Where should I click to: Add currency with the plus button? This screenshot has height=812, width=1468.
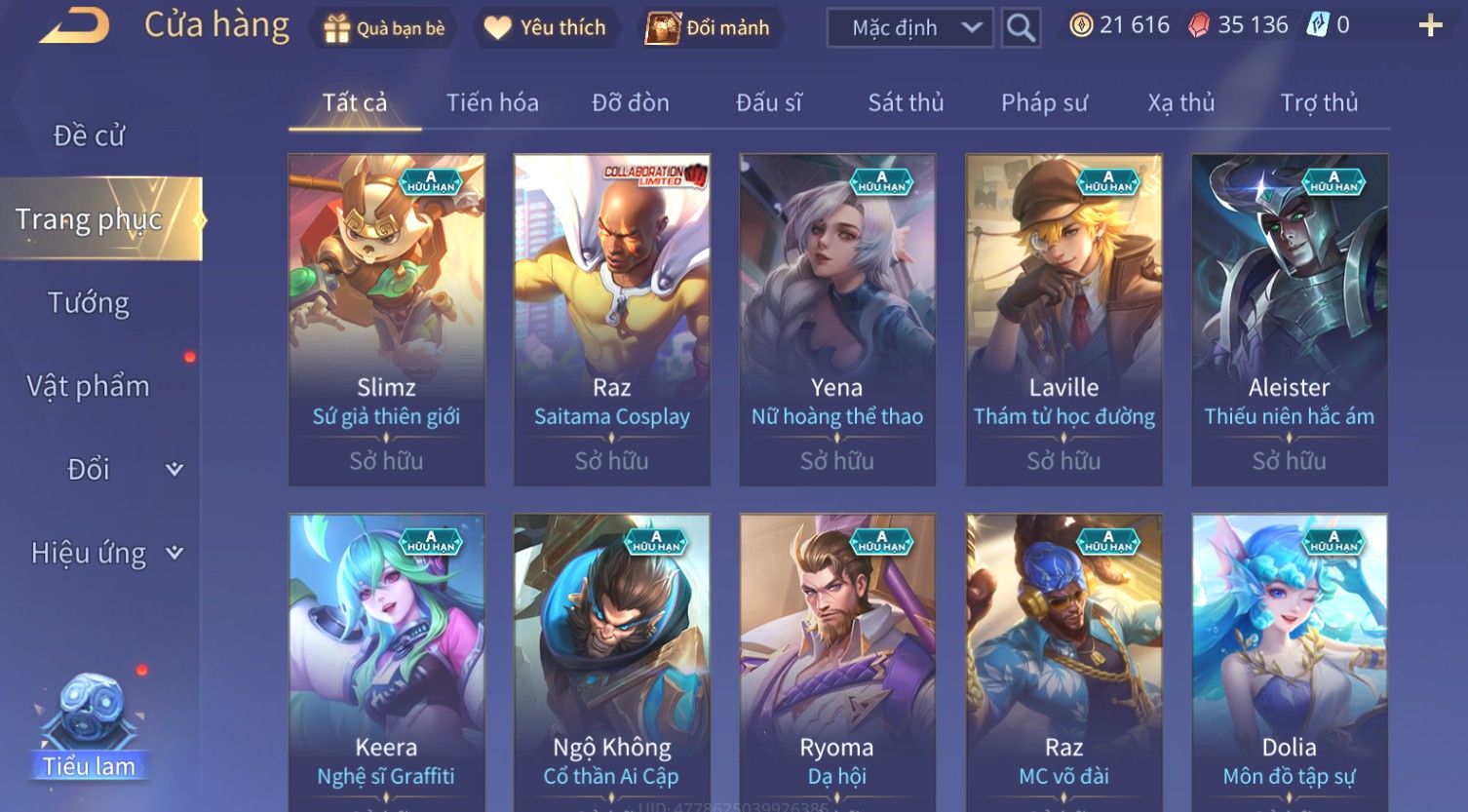coord(1429,26)
